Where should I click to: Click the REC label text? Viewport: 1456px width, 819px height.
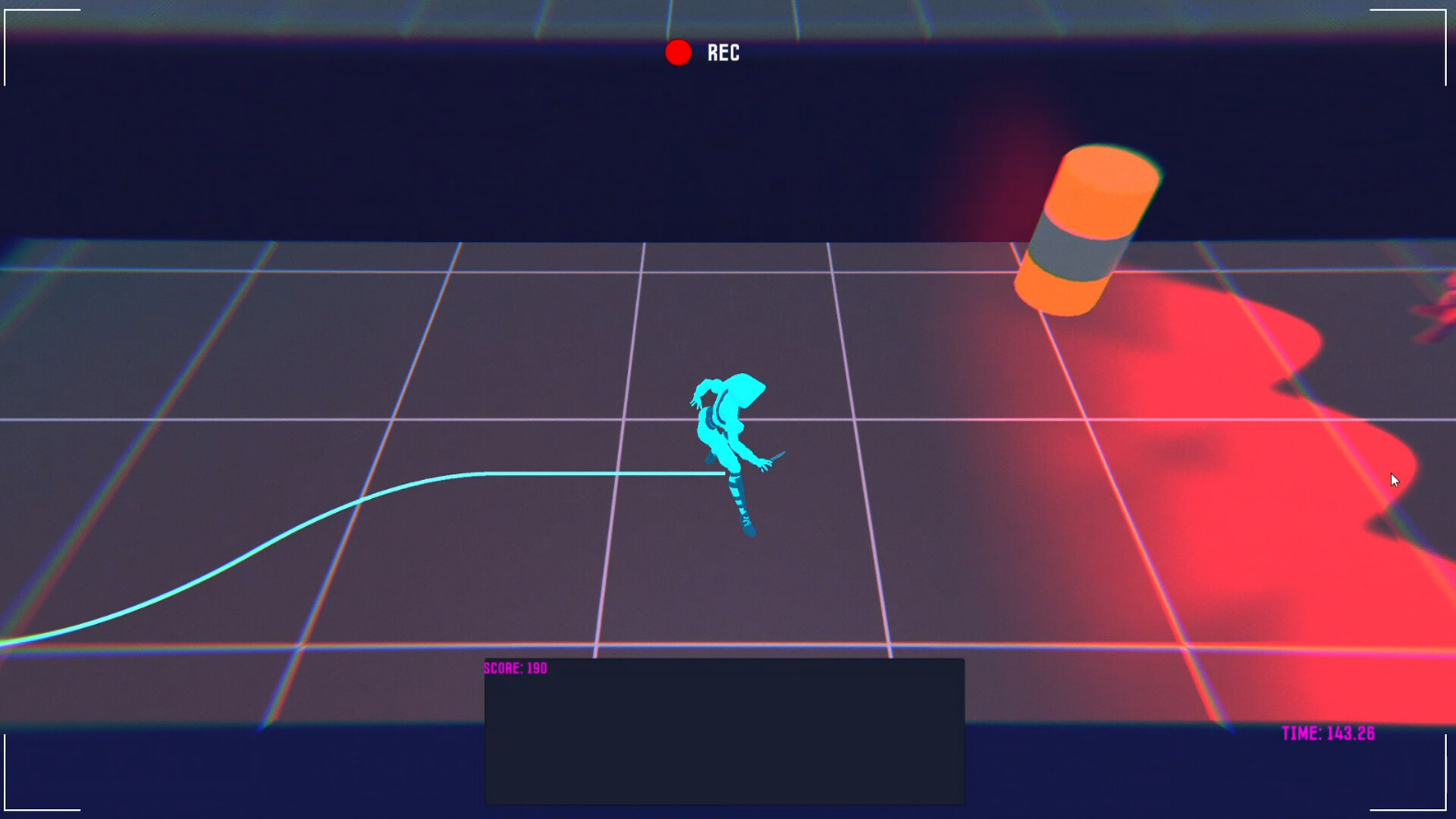point(723,53)
